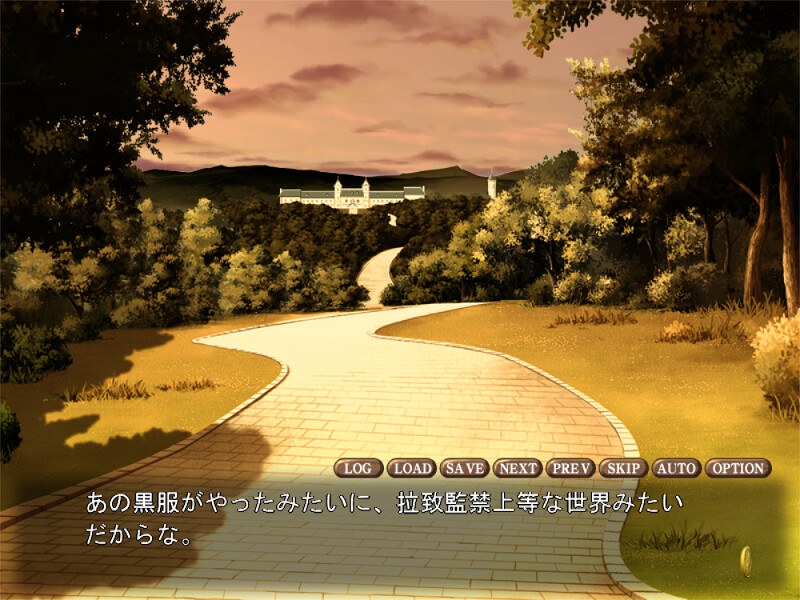This screenshot has height=600, width=800.
Task: Go back using the PREV button
Action: tap(571, 468)
